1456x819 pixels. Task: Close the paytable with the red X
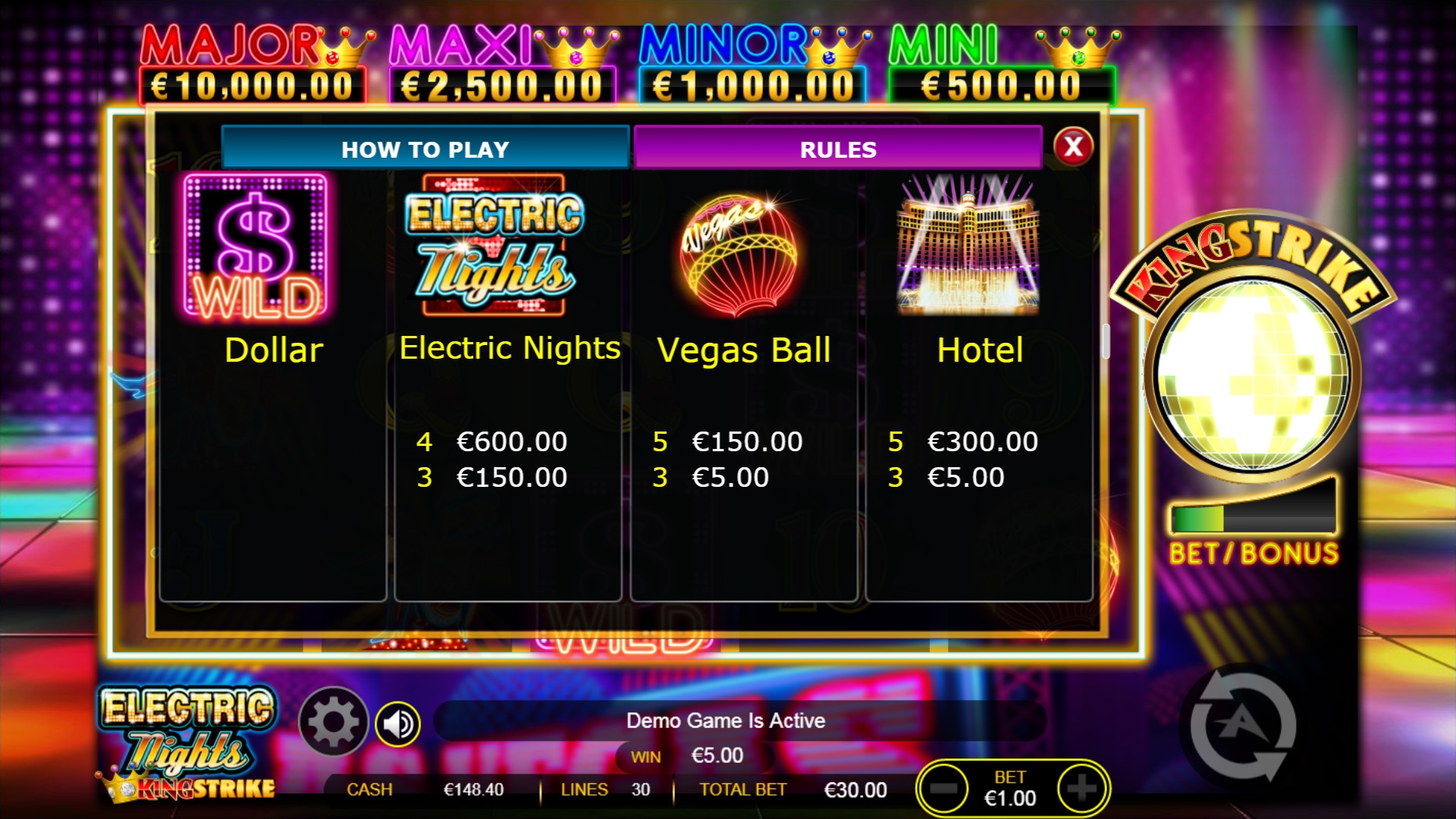(1073, 146)
